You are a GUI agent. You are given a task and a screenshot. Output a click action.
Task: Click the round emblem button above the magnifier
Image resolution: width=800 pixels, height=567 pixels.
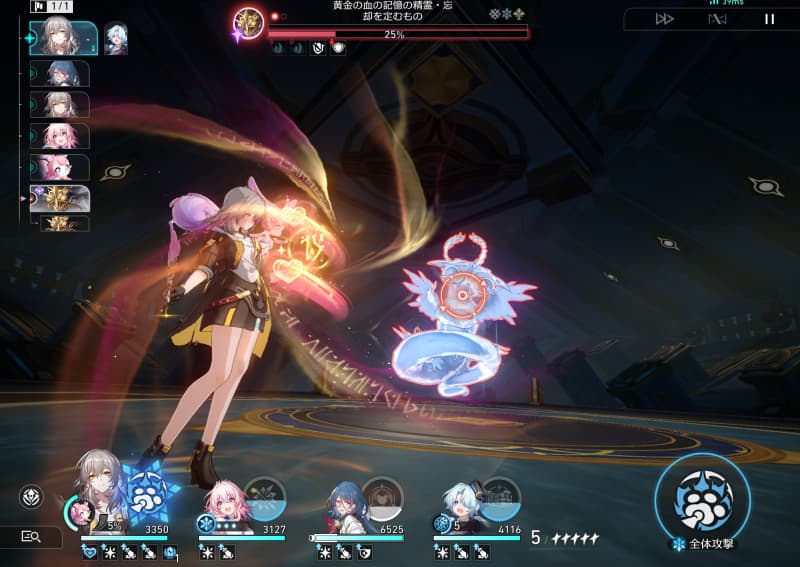30,497
